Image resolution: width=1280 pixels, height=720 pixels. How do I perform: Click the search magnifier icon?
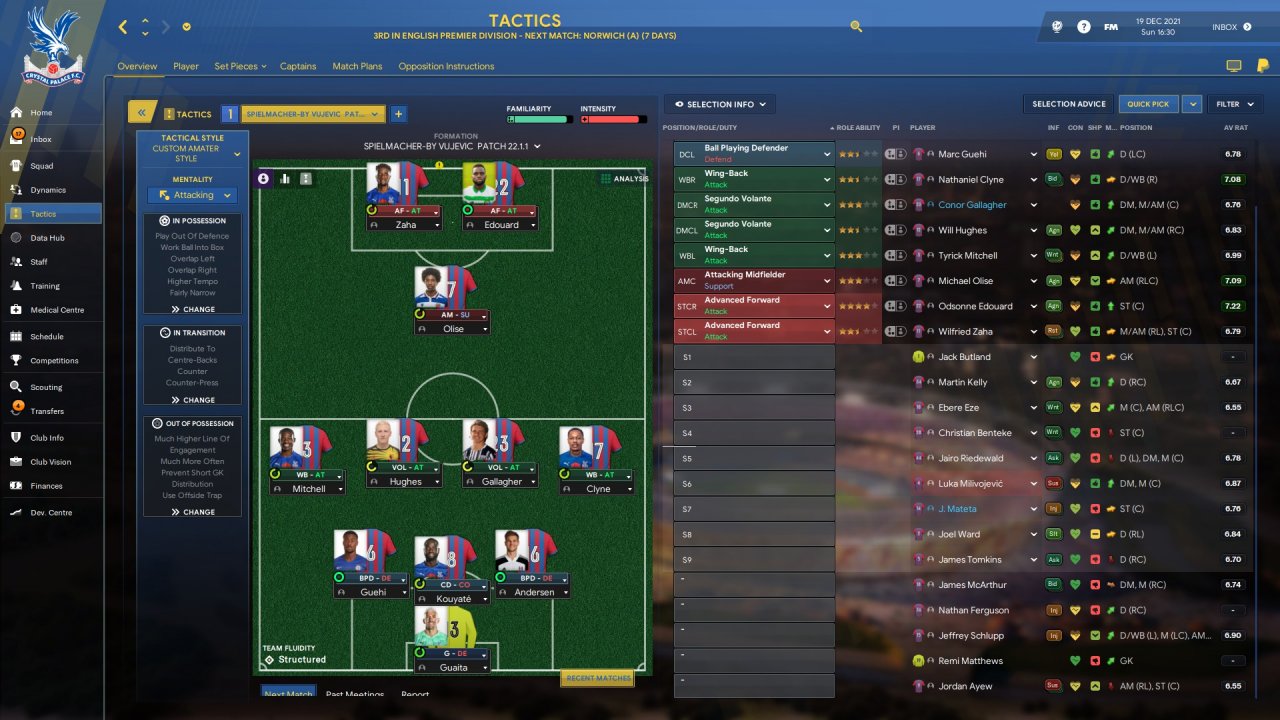coord(856,27)
